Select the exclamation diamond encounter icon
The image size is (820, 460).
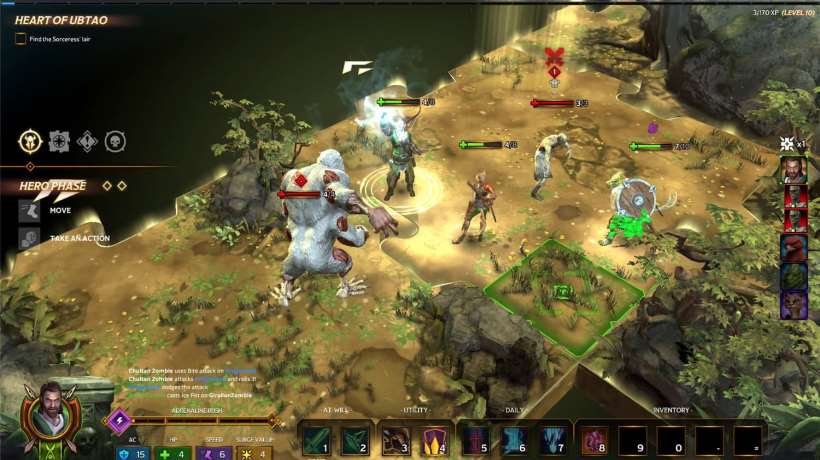coord(86,141)
